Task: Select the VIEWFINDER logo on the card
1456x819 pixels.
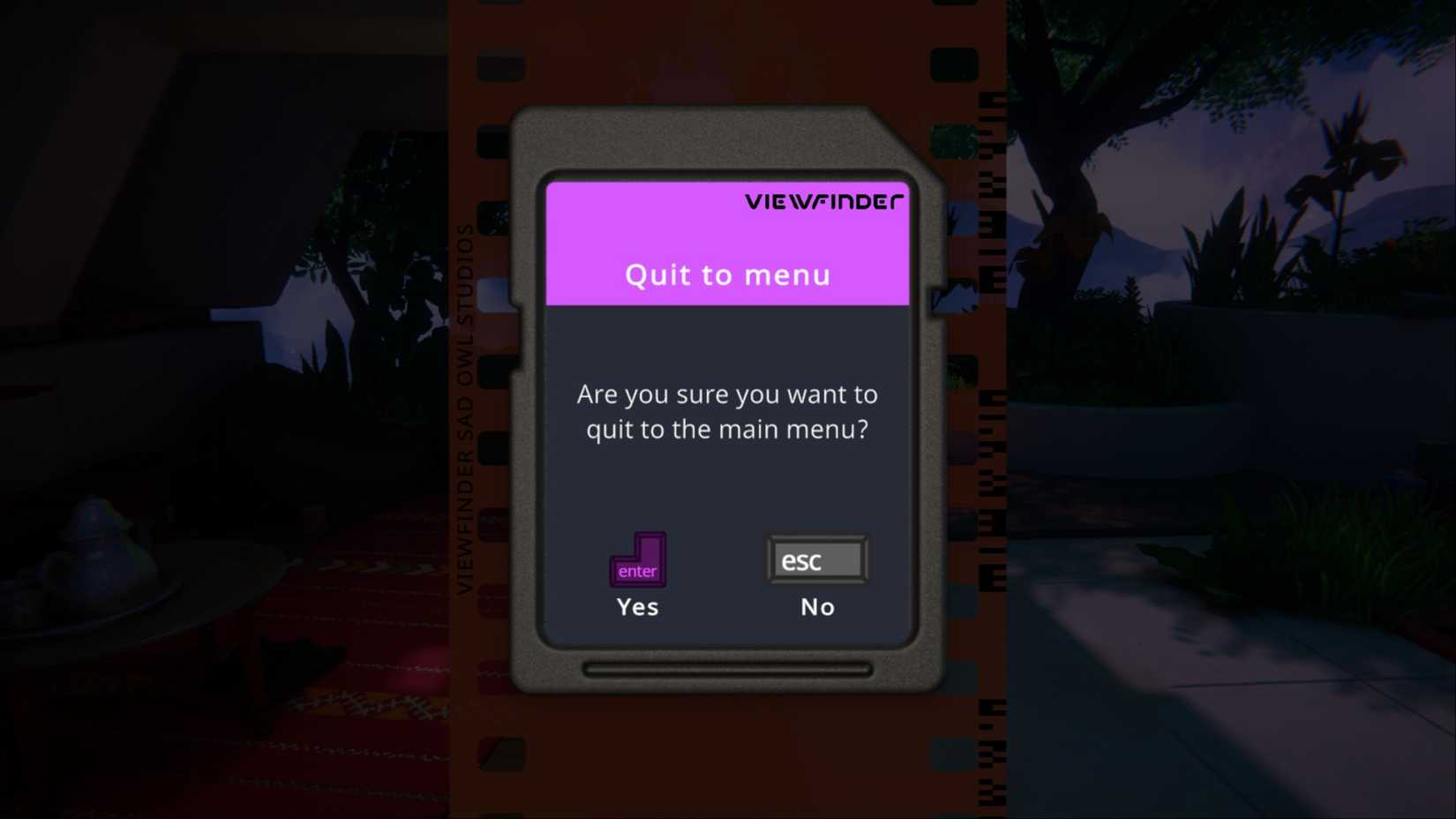Action: coord(825,200)
